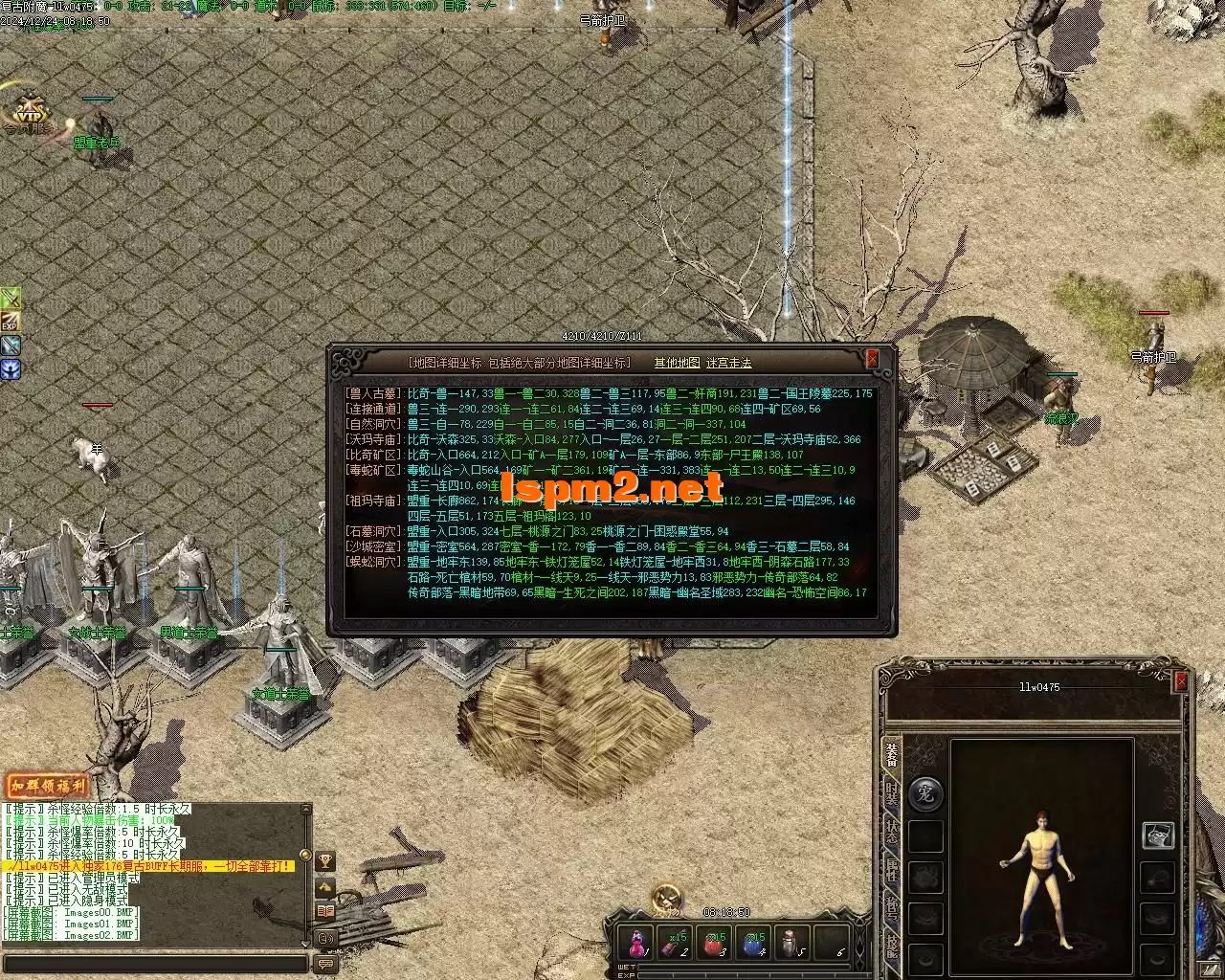Image resolution: width=1225 pixels, height=980 pixels.
Task: Select the 装备 tab
Action: pos(892,752)
